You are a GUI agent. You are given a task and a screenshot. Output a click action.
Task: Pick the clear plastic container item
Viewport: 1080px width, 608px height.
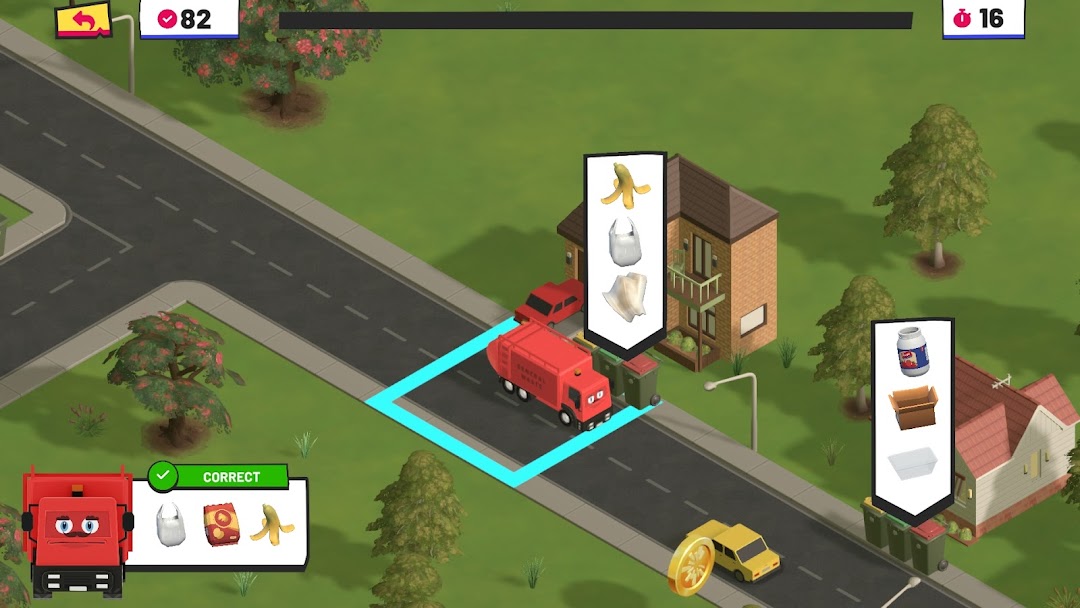(912, 463)
